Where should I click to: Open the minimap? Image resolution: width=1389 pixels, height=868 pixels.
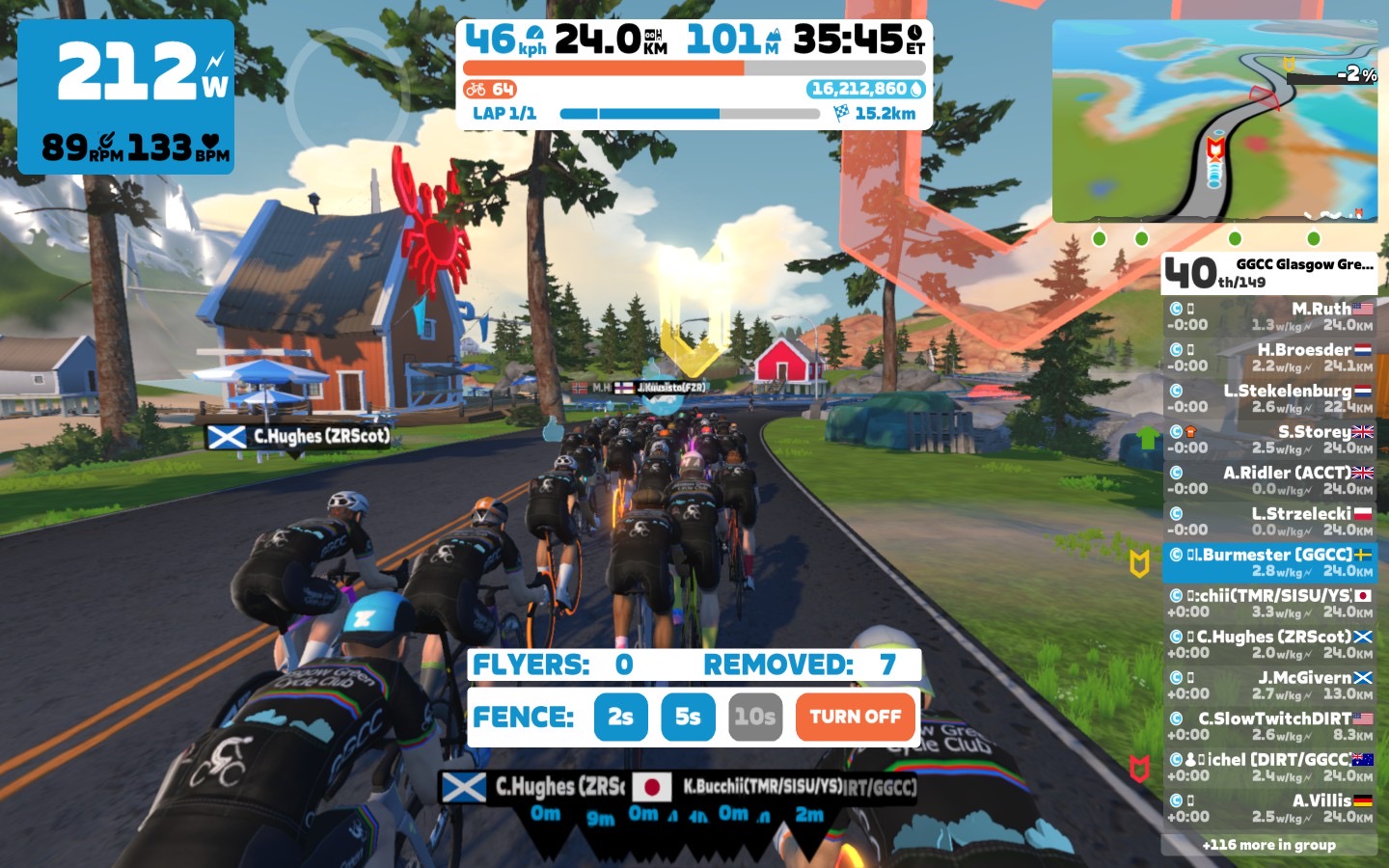click(x=1214, y=122)
